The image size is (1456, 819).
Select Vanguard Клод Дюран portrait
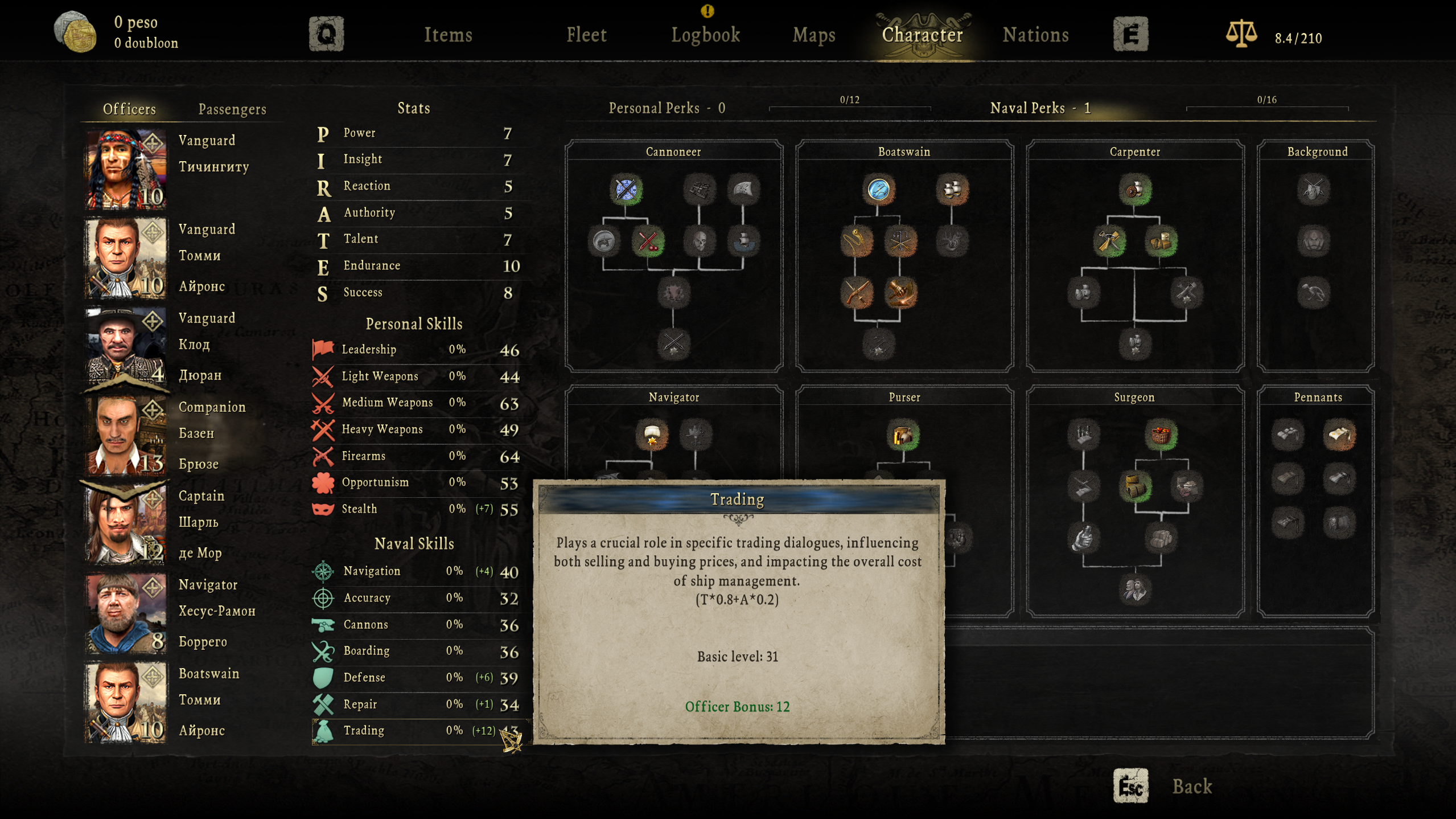[x=126, y=347]
